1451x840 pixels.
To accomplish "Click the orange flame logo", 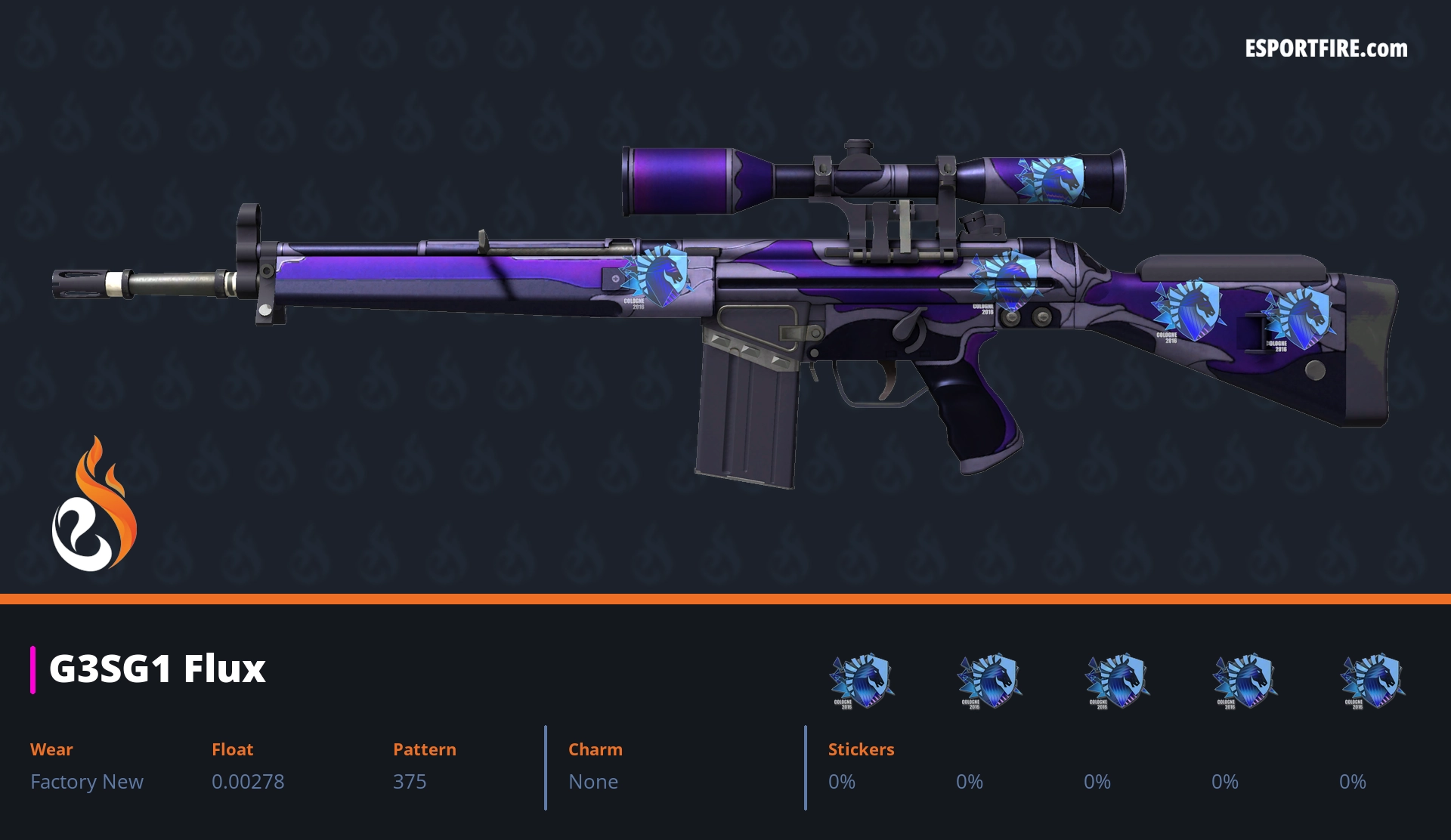I will [94, 505].
